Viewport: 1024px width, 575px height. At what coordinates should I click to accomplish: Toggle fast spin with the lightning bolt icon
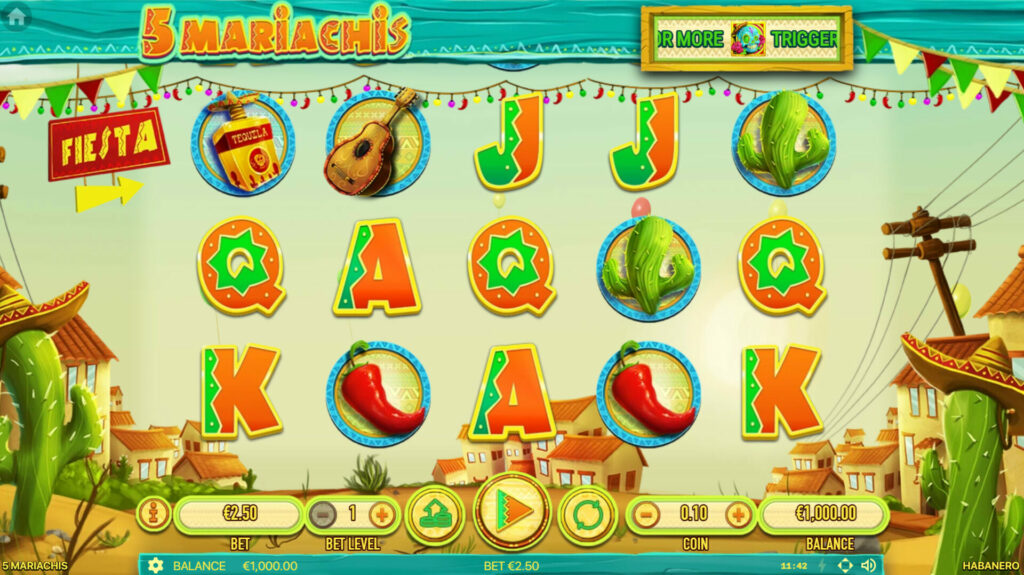(x=823, y=566)
